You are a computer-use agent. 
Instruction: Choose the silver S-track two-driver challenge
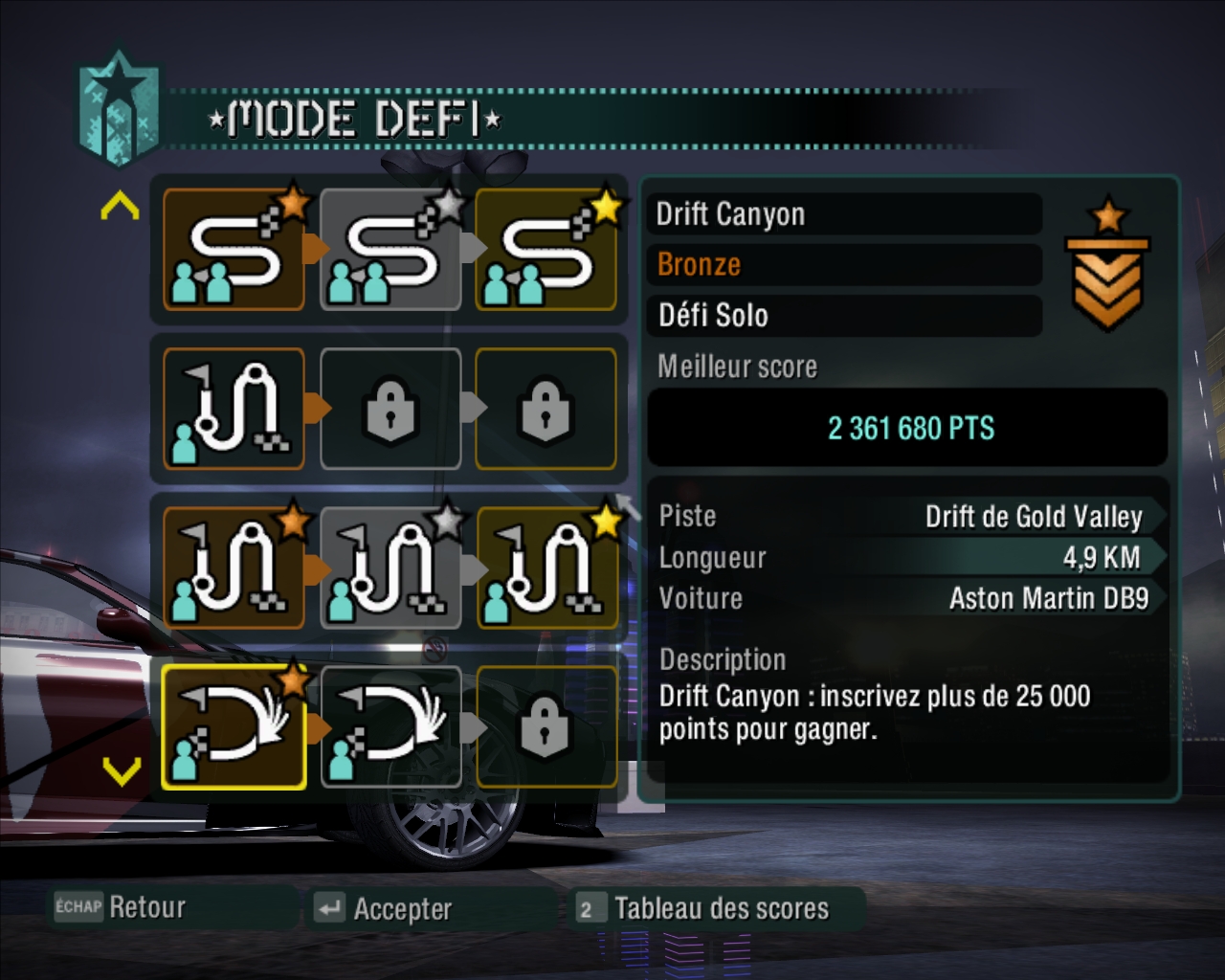coord(390,250)
